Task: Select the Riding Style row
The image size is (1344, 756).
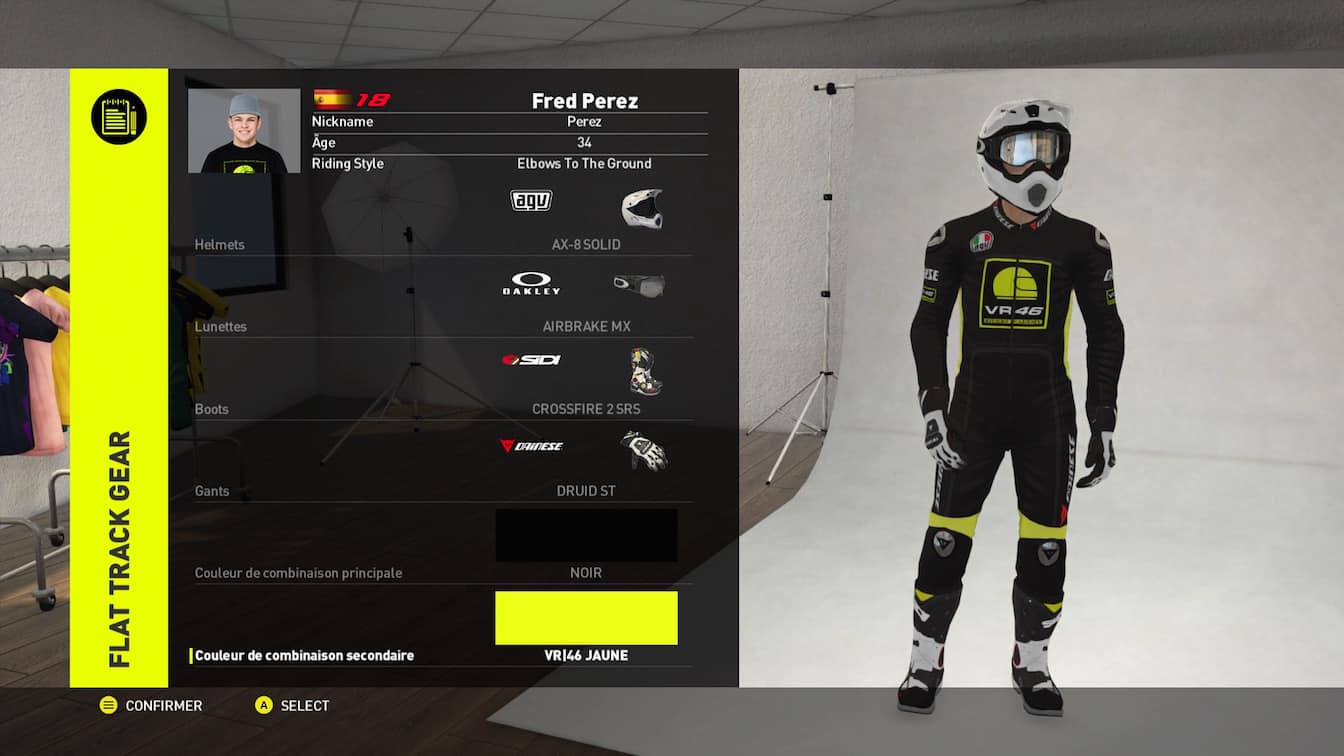Action: (509, 164)
